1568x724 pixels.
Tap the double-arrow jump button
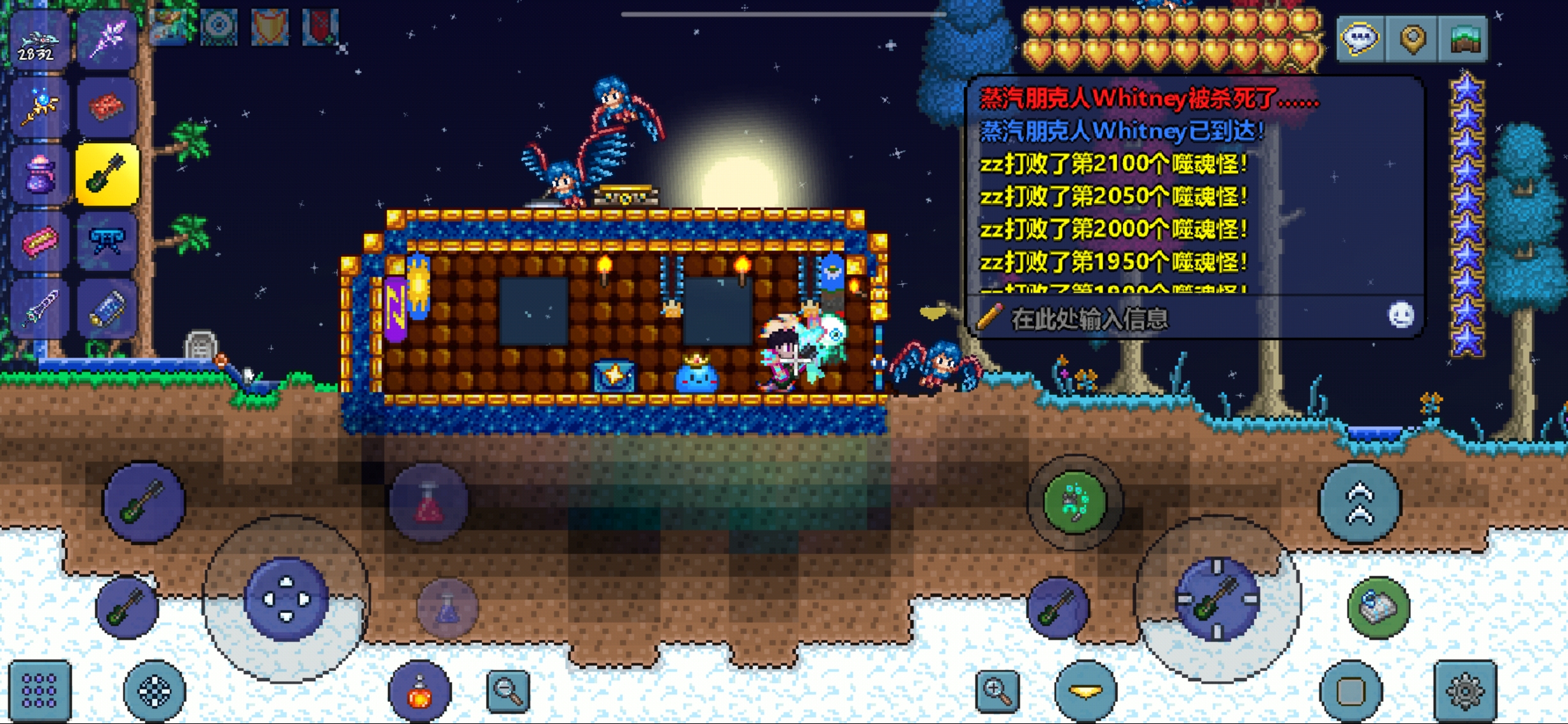1360,503
